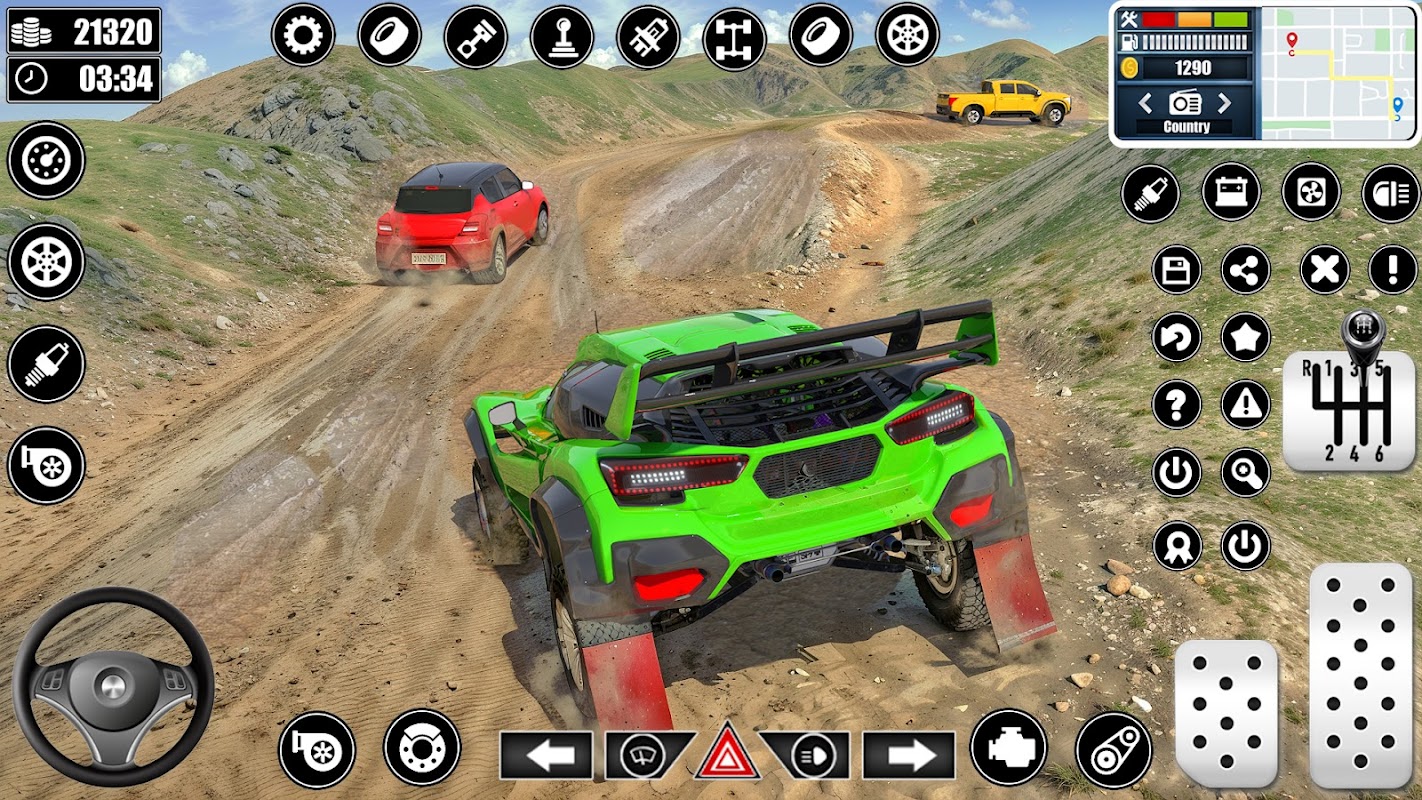The height and width of the screenshot is (800, 1422).
Task: Activate the right turn signal arrow
Action: pyautogui.click(x=908, y=756)
